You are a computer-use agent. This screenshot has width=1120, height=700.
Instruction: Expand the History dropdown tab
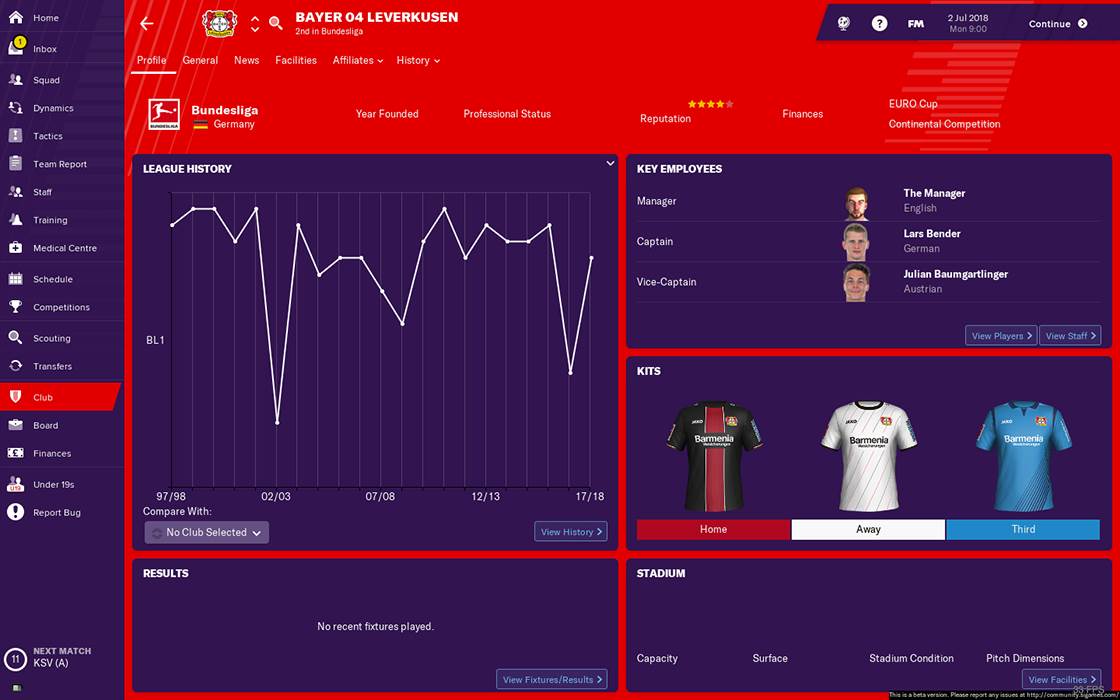418,60
